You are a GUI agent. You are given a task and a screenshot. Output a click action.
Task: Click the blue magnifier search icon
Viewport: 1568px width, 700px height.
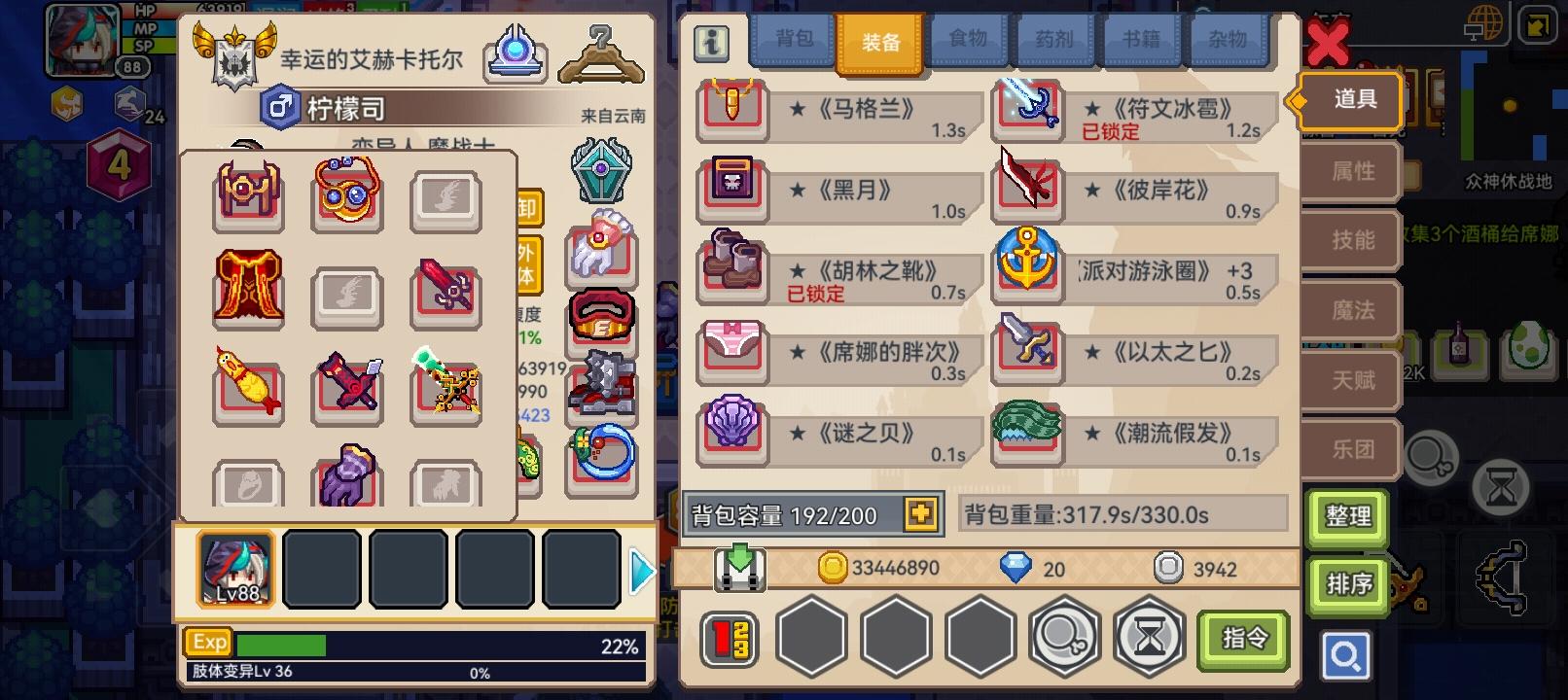click(x=1346, y=655)
